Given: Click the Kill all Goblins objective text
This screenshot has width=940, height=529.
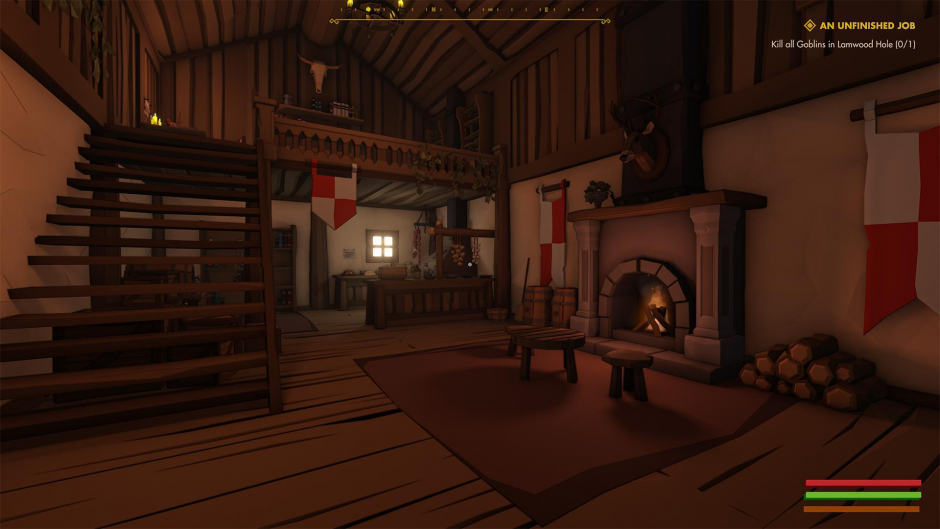Looking at the screenshot, I should 842,44.
